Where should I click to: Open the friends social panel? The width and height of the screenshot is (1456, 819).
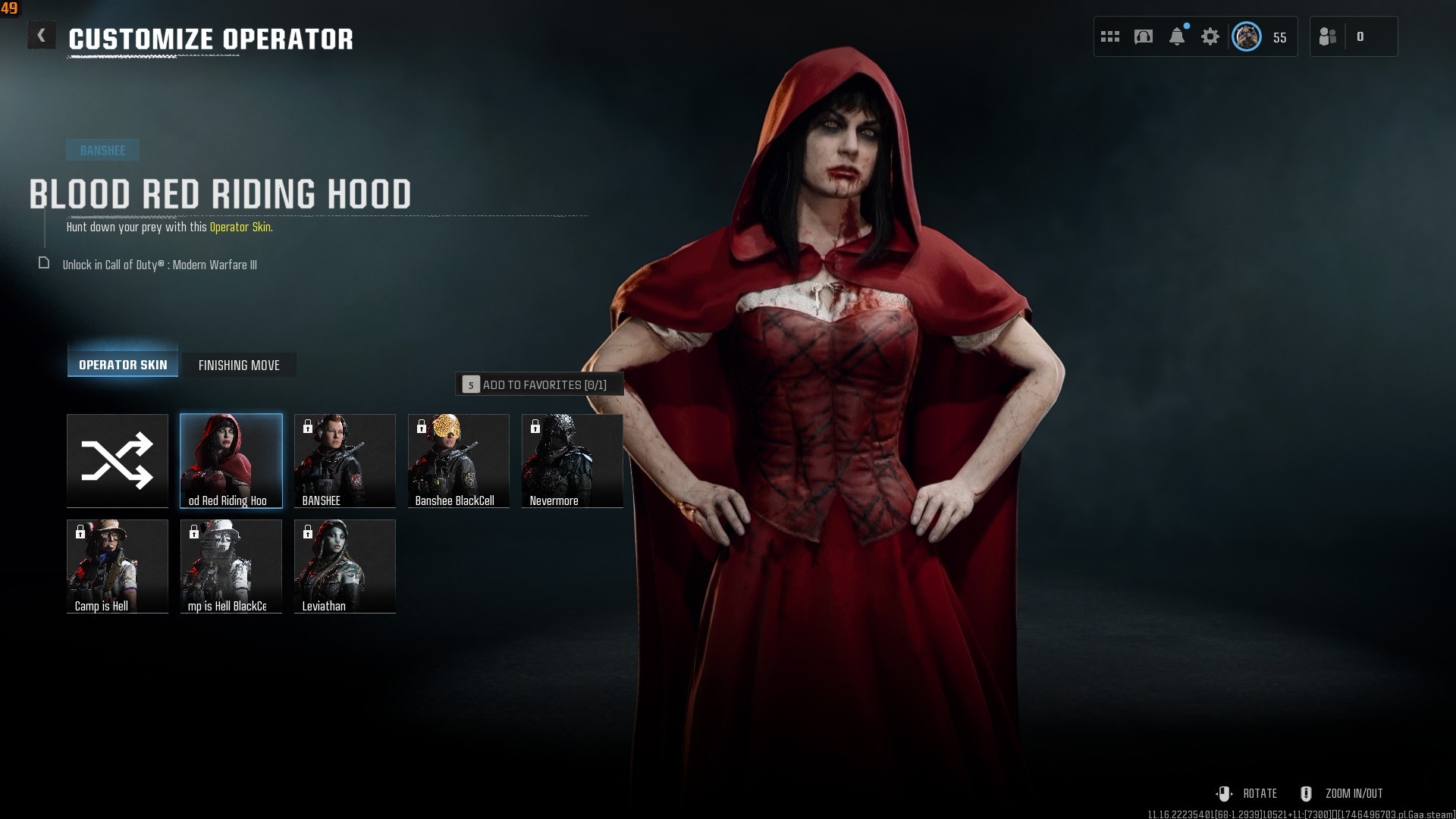click(1329, 36)
